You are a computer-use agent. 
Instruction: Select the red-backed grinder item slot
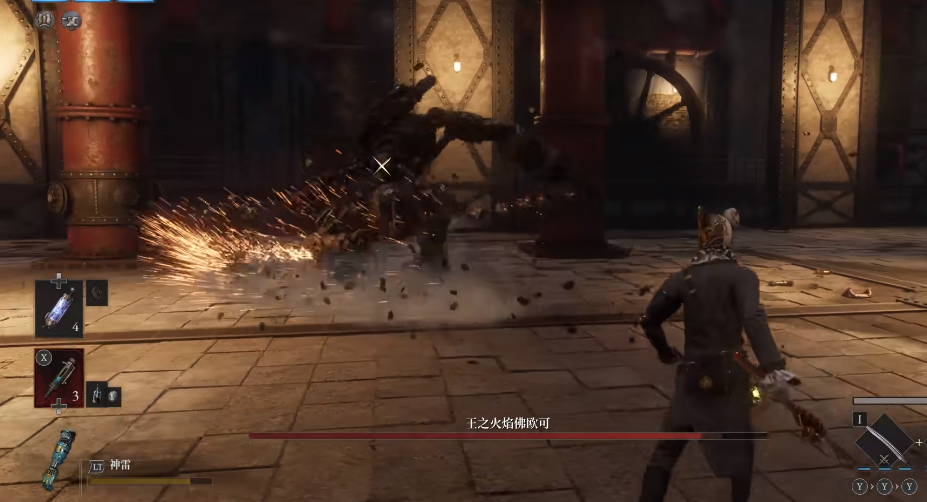58,377
